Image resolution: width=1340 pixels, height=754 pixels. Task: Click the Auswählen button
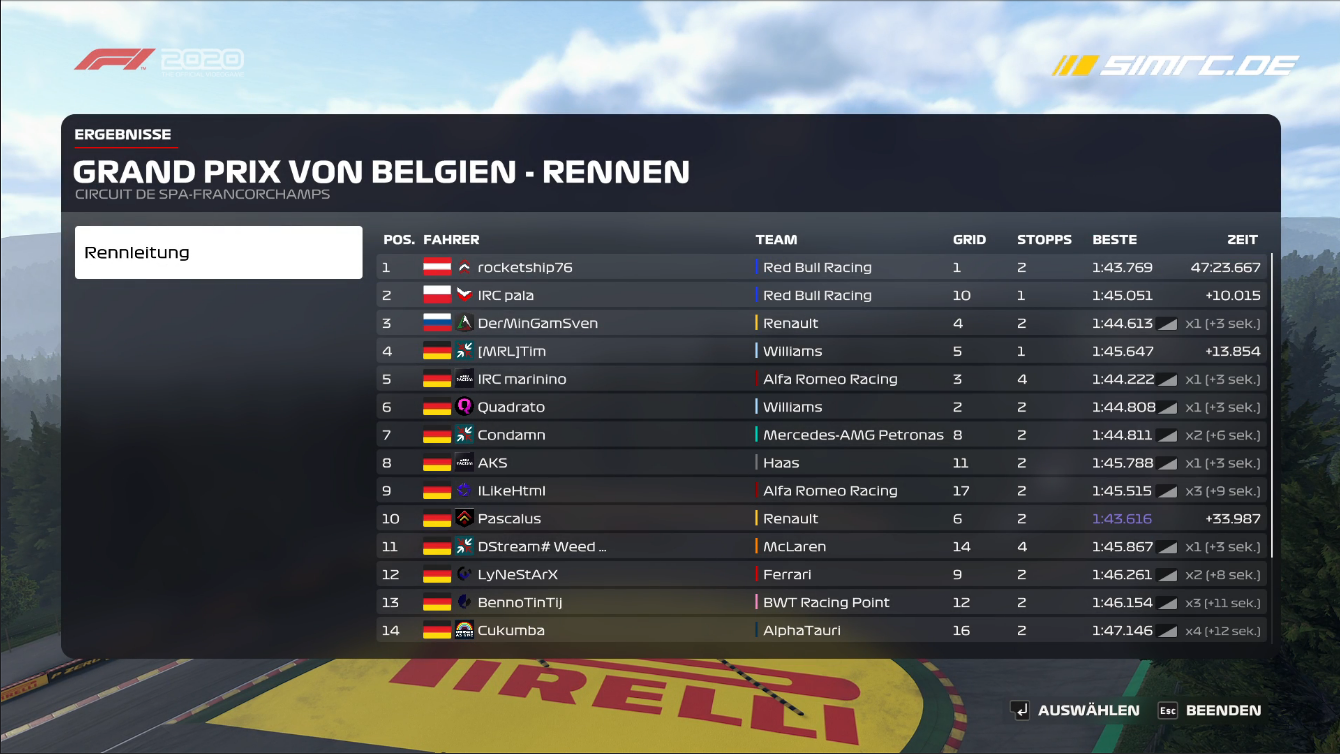[1075, 710]
